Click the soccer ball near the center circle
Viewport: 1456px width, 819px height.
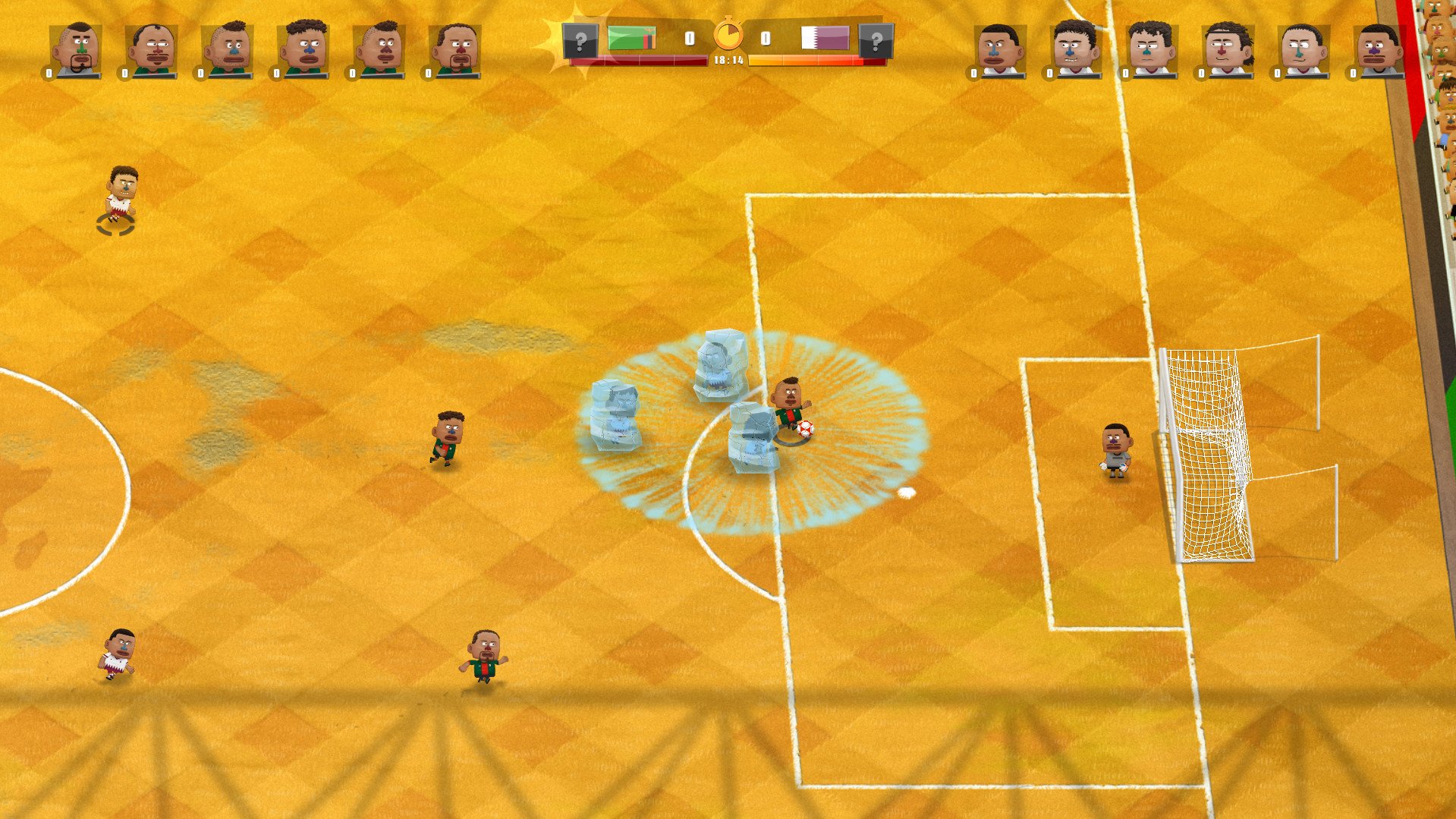[804, 429]
